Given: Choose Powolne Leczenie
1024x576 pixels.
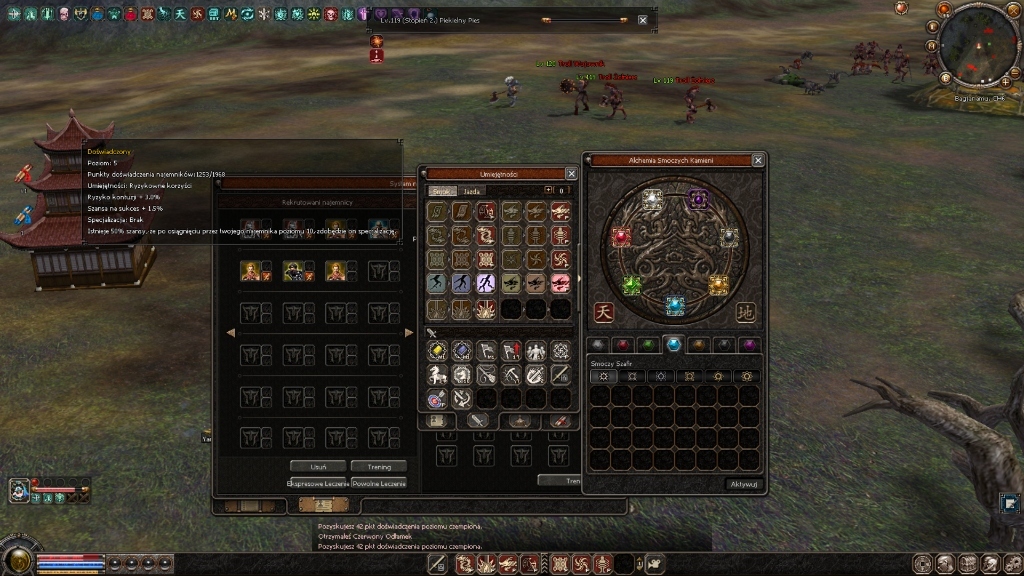Looking at the screenshot, I should tap(379, 483).
